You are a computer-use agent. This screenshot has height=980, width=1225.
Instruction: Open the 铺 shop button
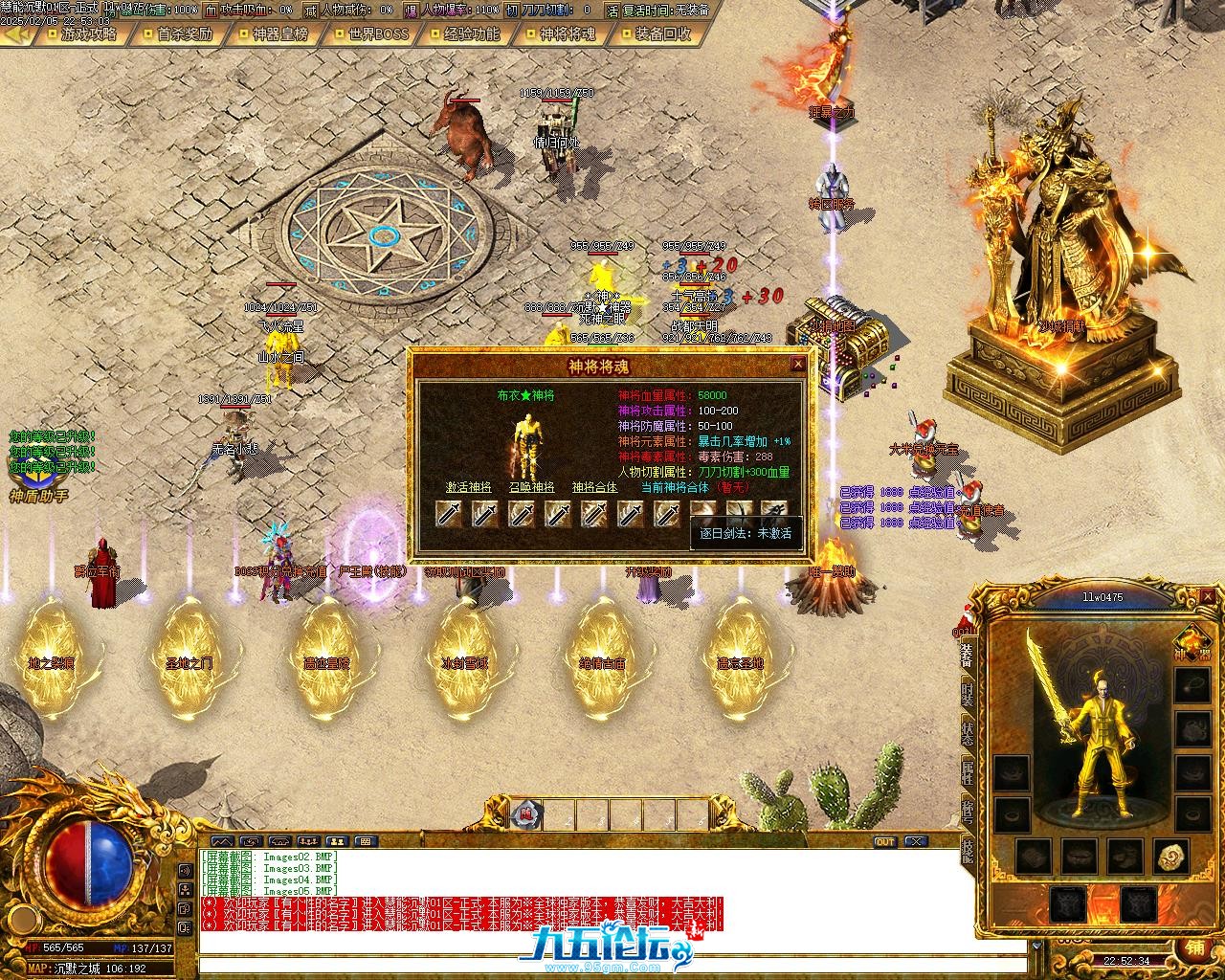[1195, 946]
